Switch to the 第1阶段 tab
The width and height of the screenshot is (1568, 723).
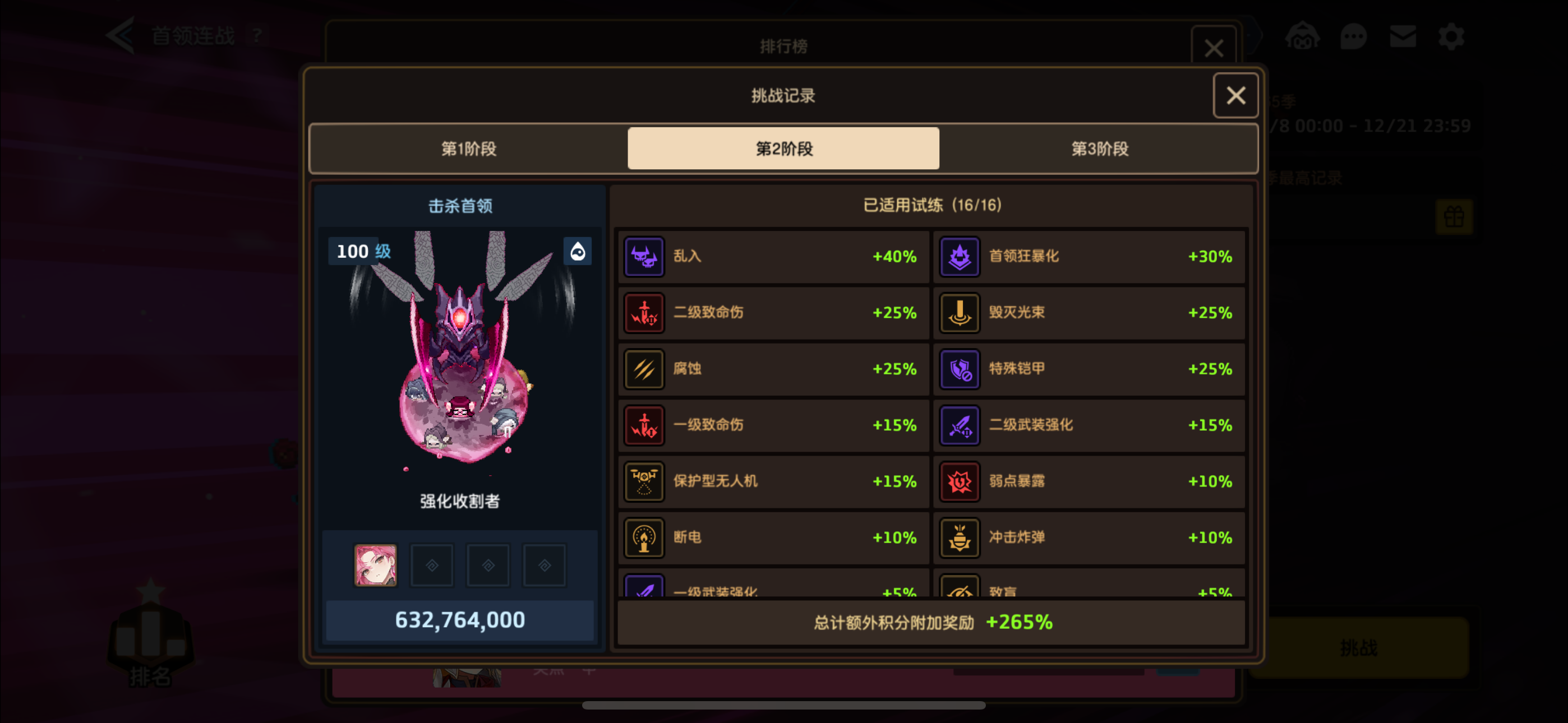[469, 148]
